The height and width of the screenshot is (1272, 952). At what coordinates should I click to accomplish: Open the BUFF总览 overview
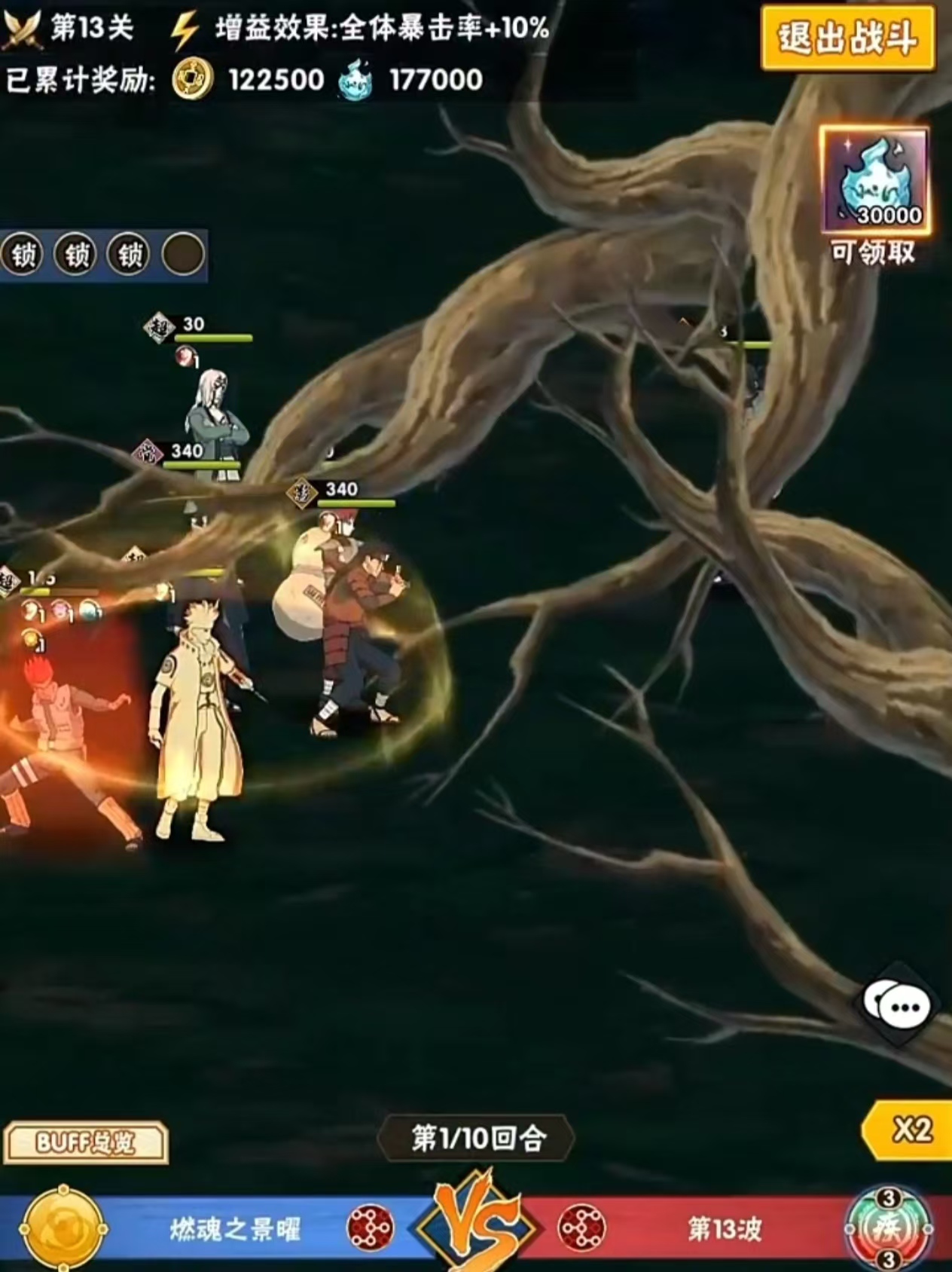click(x=85, y=1142)
